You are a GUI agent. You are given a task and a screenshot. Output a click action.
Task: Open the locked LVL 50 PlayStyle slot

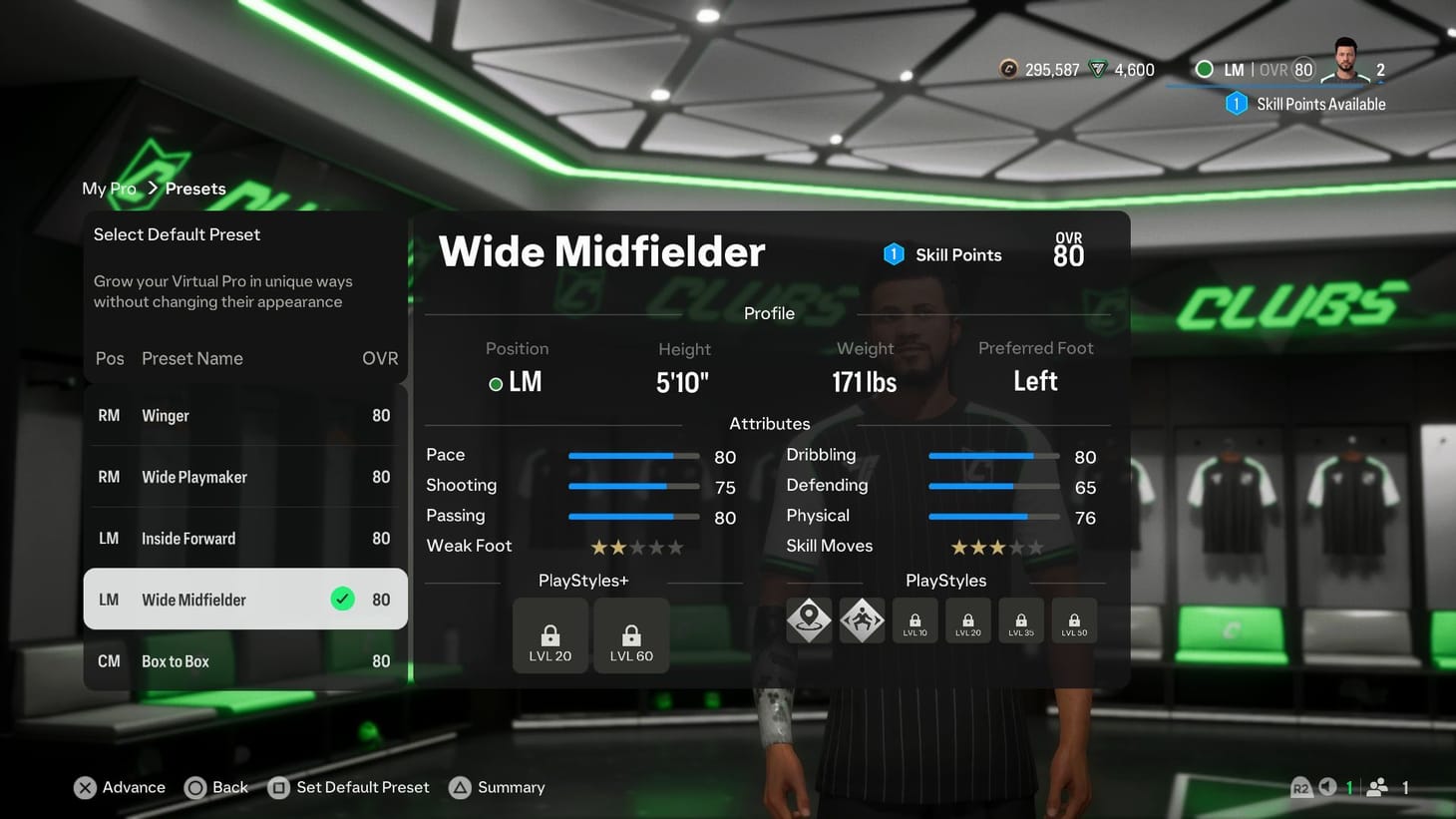click(x=1073, y=619)
